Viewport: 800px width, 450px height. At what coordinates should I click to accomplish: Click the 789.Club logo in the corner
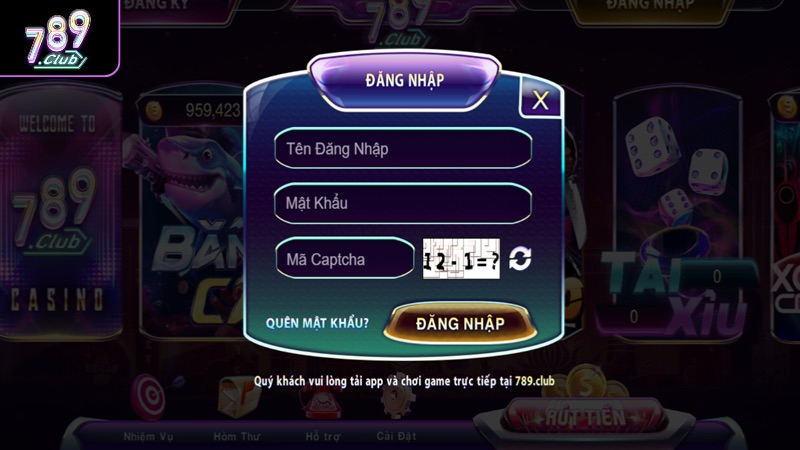point(57,40)
